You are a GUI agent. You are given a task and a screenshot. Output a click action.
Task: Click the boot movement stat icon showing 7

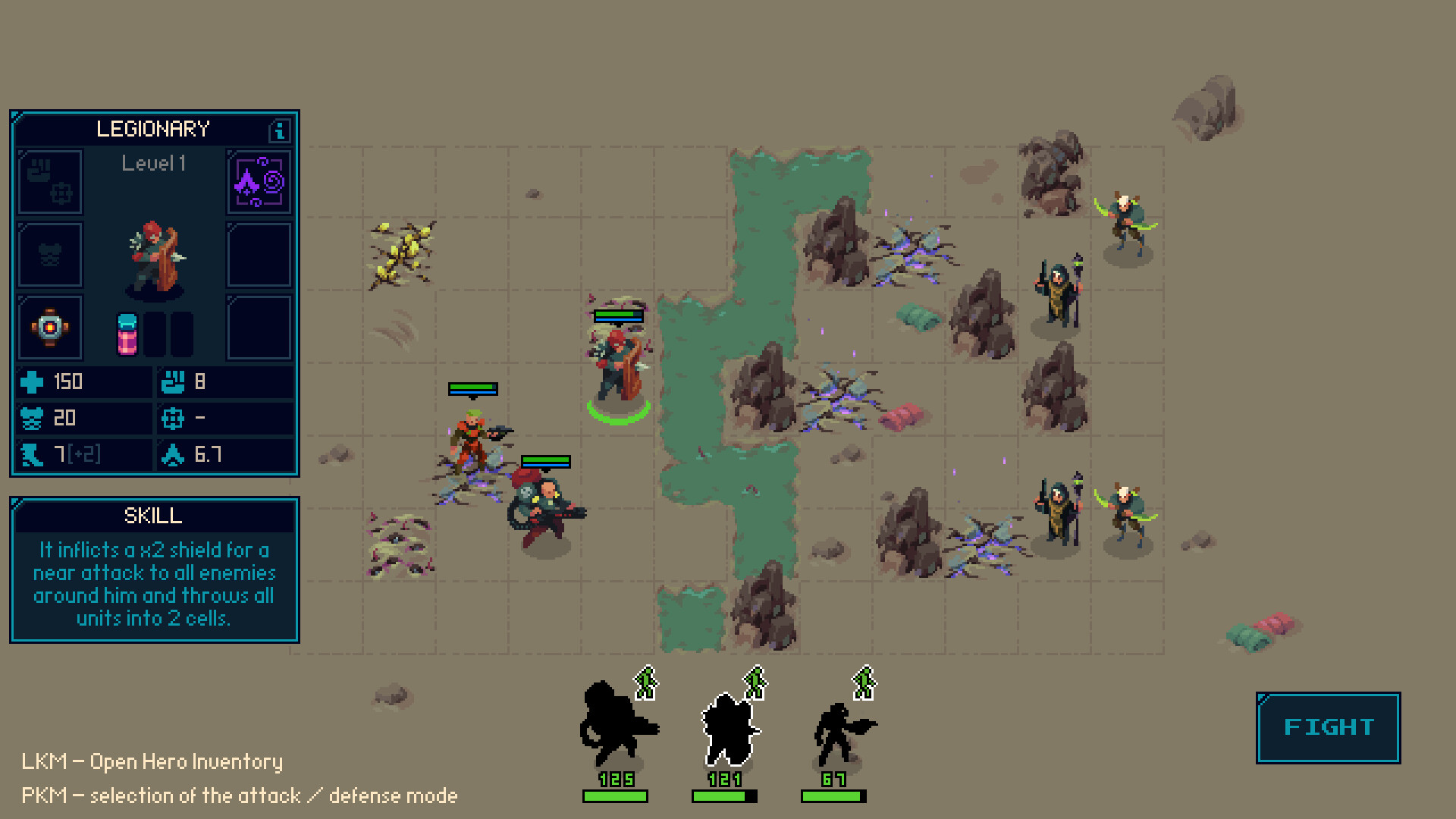[x=30, y=454]
